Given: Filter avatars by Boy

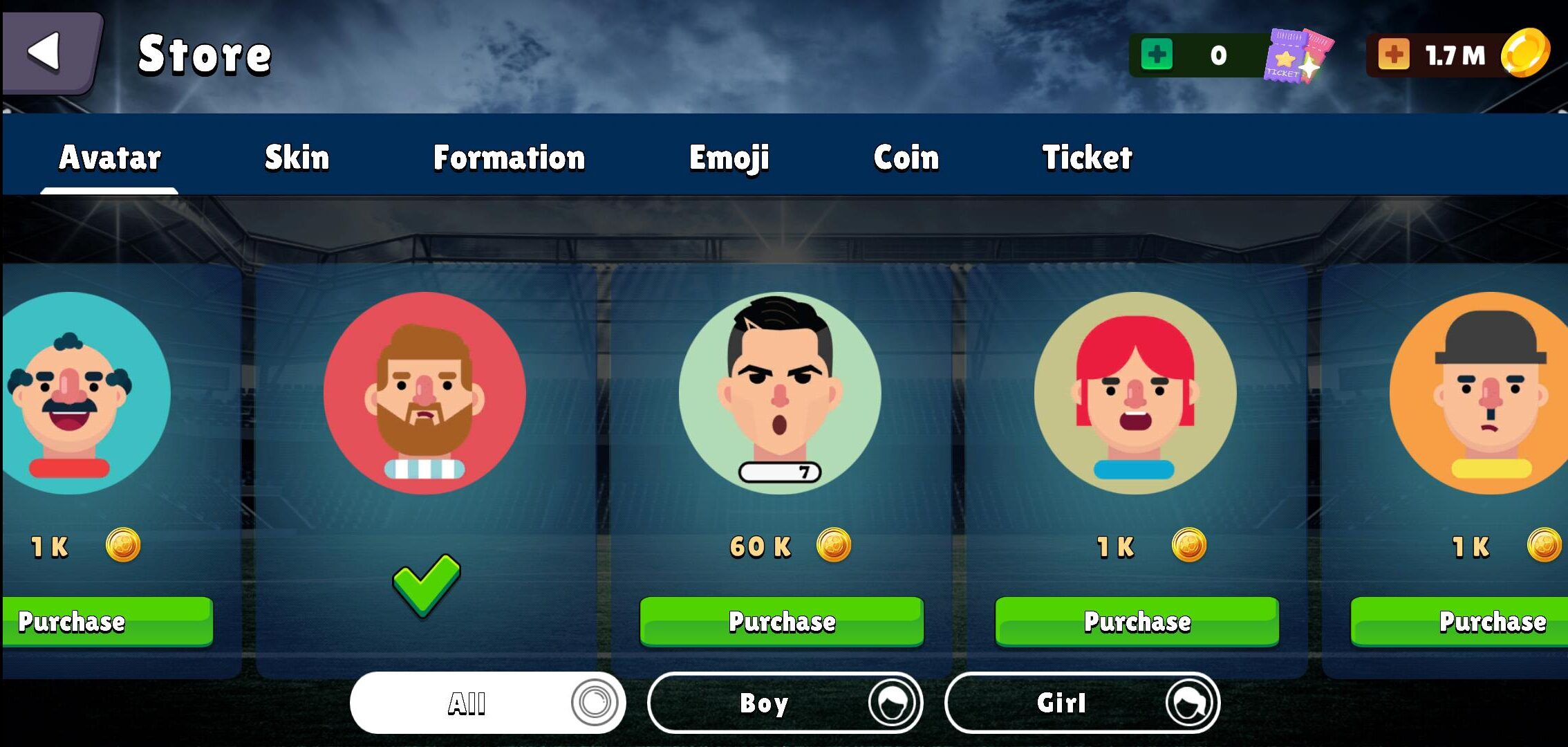Looking at the screenshot, I should [x=785, y=703].
